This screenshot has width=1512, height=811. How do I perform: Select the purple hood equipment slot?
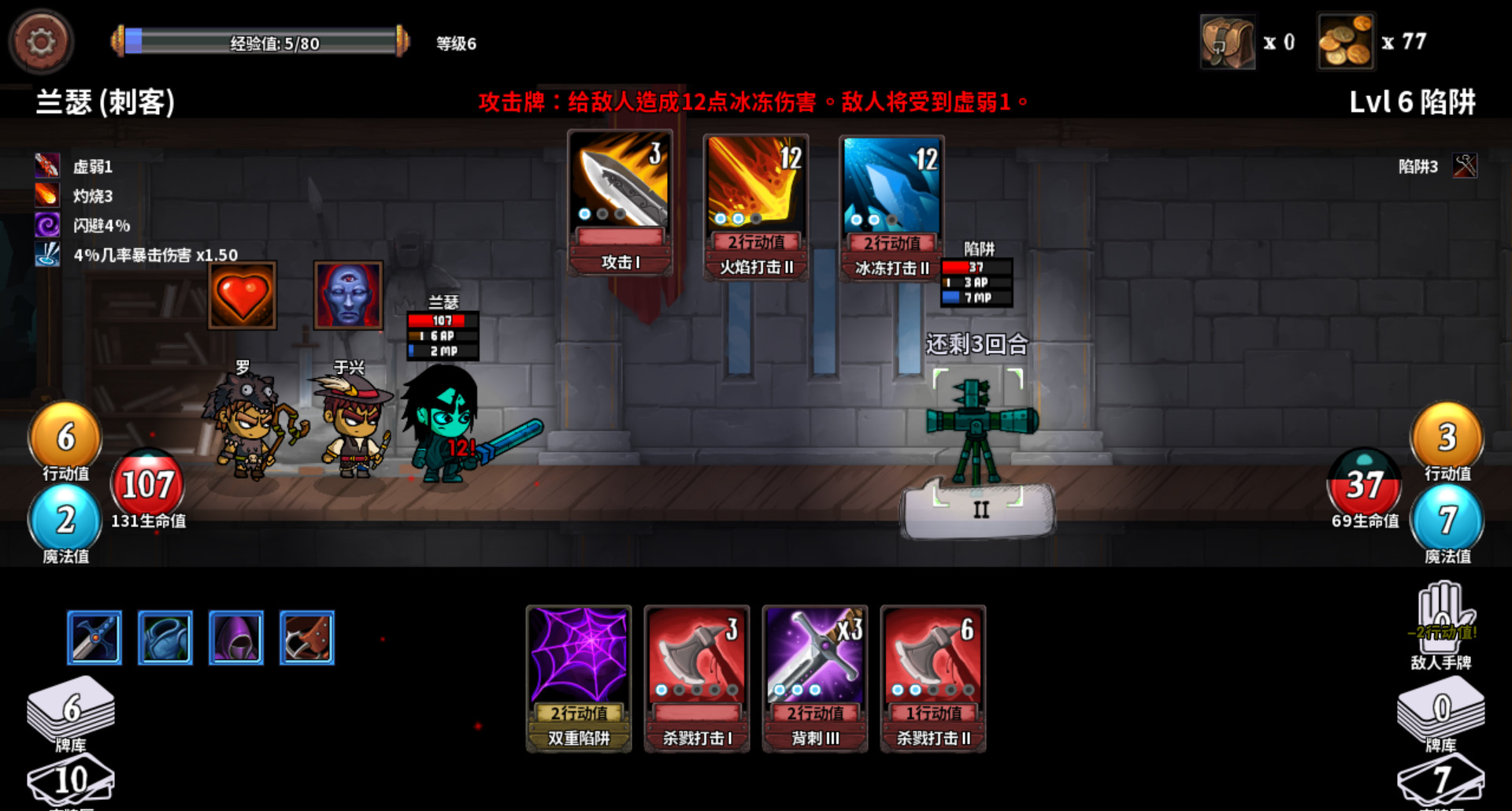(x=235, y=638)
